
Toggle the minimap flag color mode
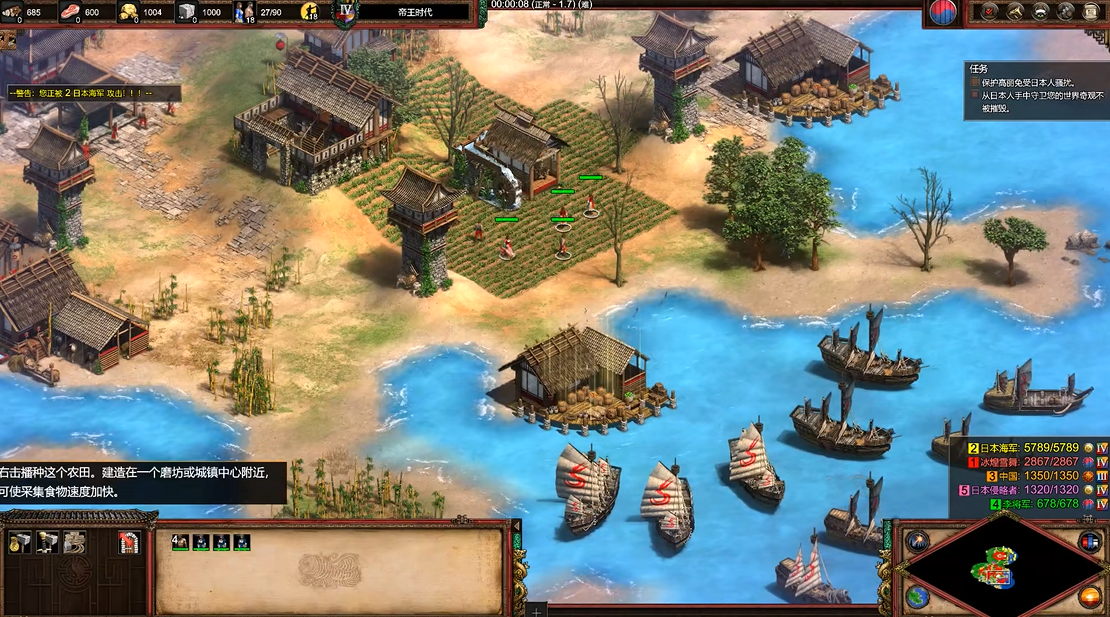pos(1090,541)
